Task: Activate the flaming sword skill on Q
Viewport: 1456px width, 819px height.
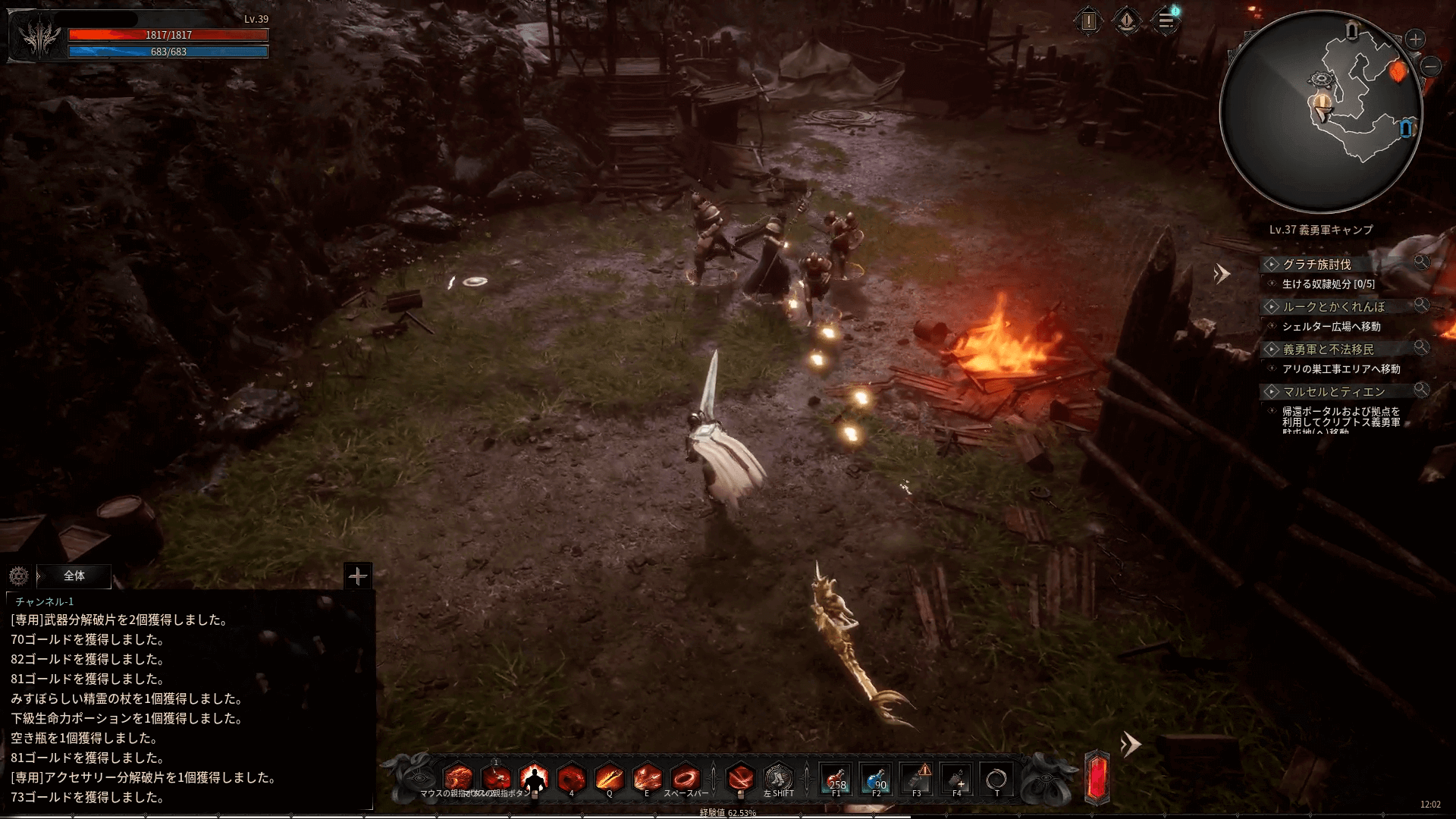Action: tap(609, 778)
